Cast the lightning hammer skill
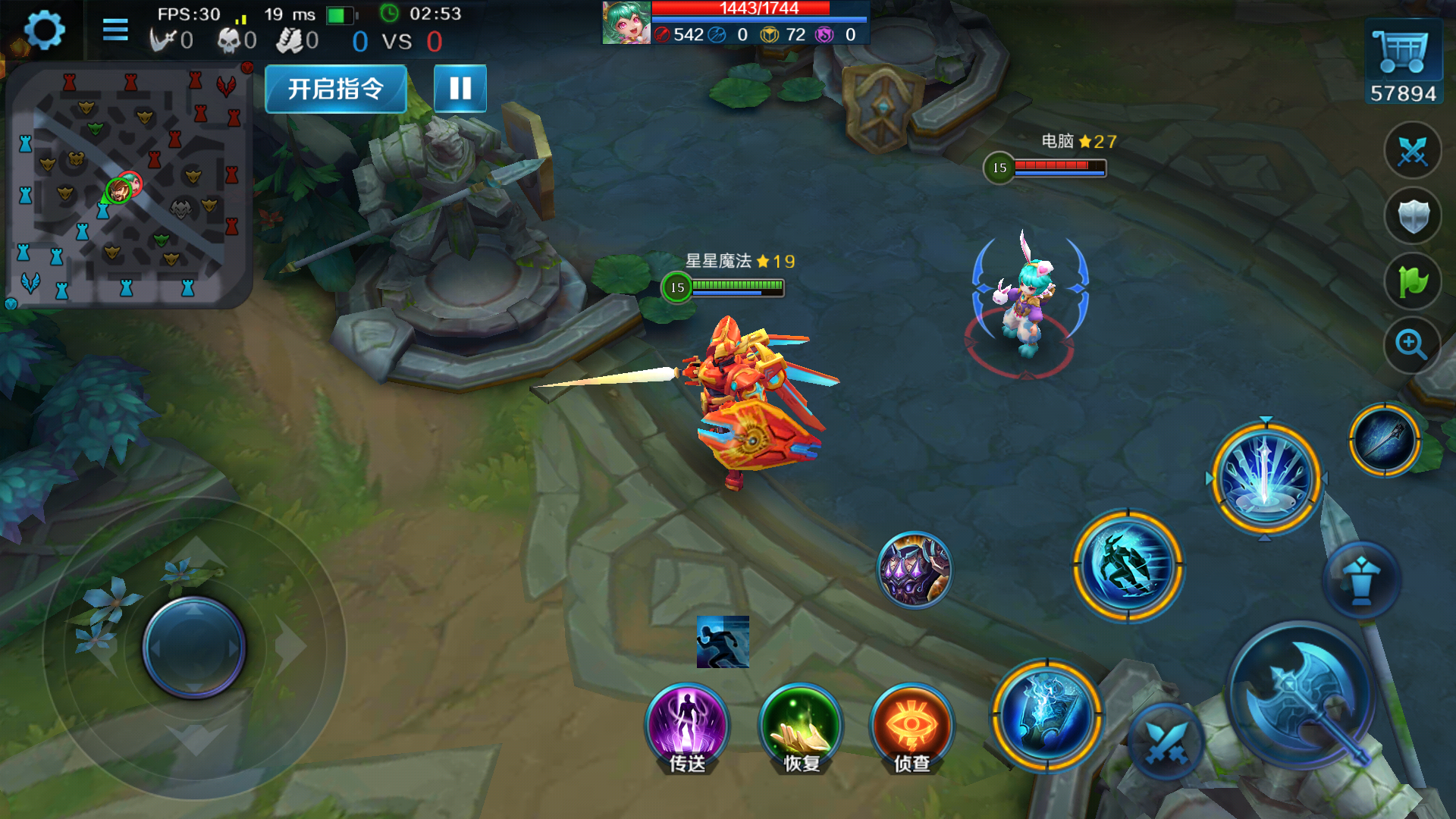Viewport: 1456px width, 819px height. coord(1047,715)
